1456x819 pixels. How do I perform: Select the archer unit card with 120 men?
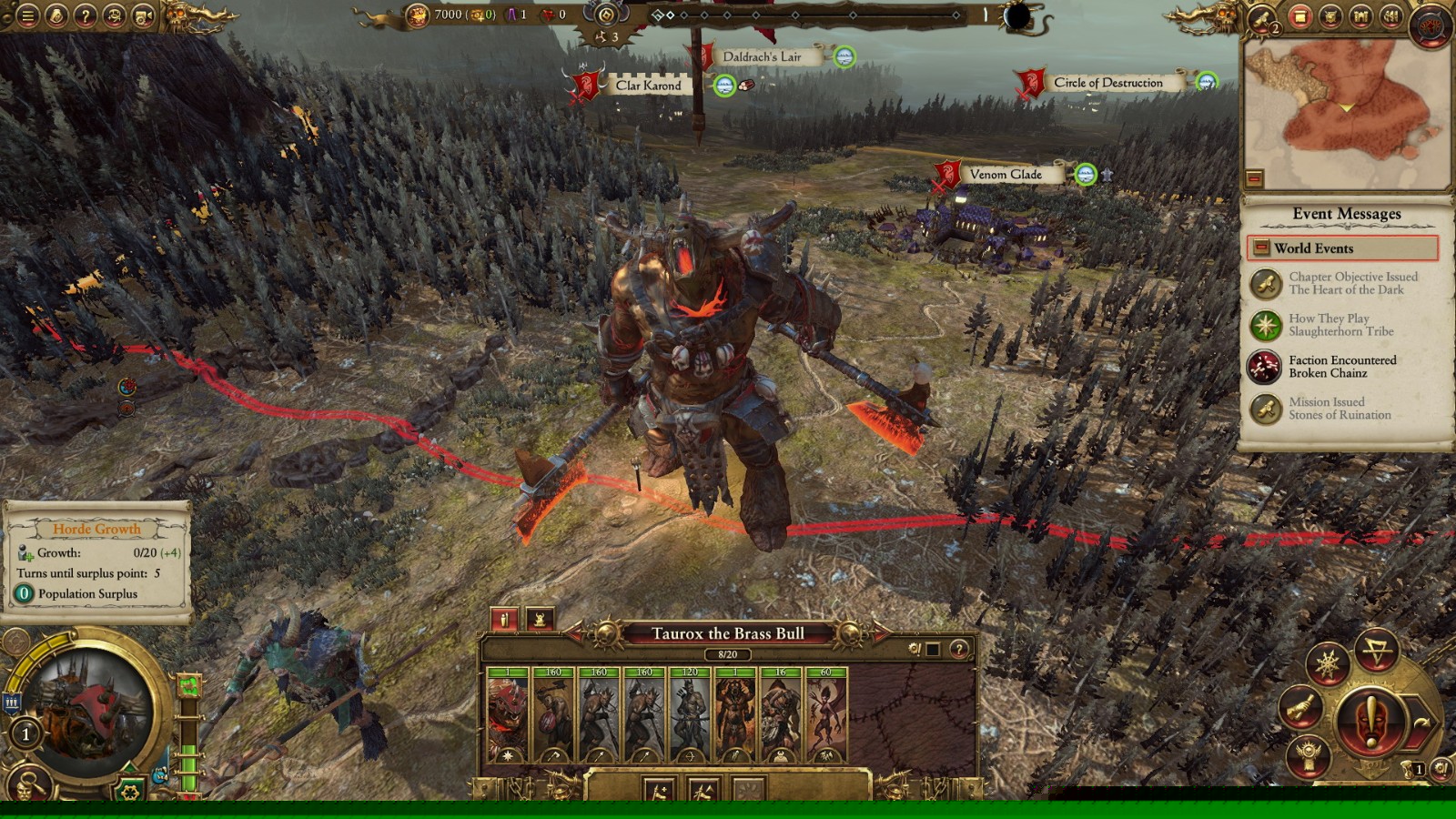point(690,715)
